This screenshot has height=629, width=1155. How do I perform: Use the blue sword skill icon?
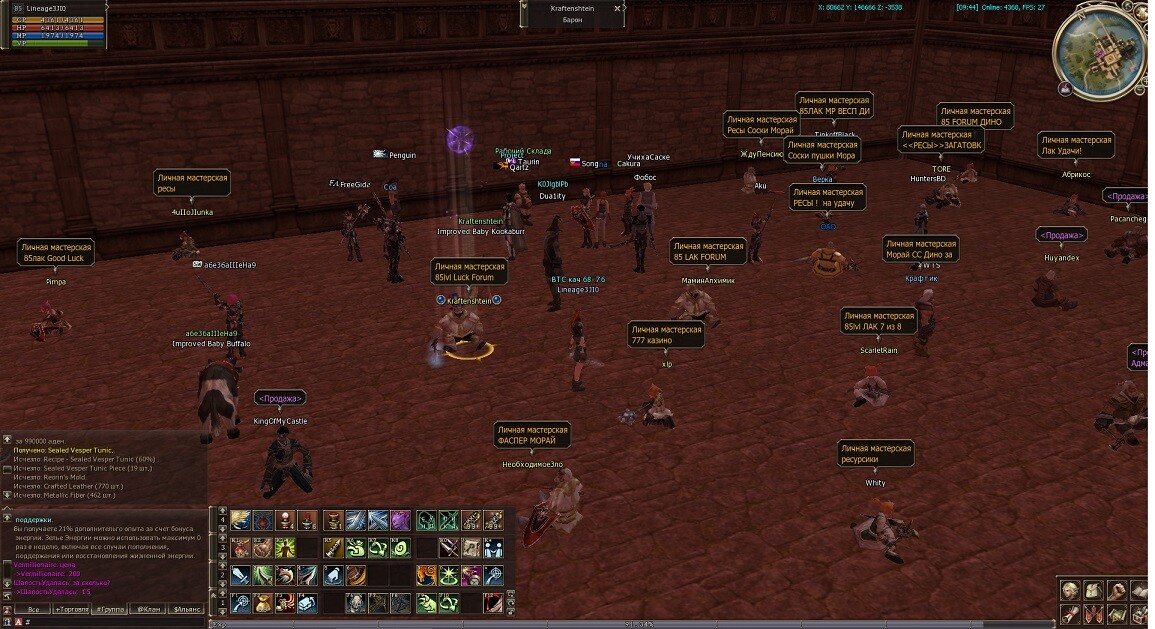click(x=240, y=575)
